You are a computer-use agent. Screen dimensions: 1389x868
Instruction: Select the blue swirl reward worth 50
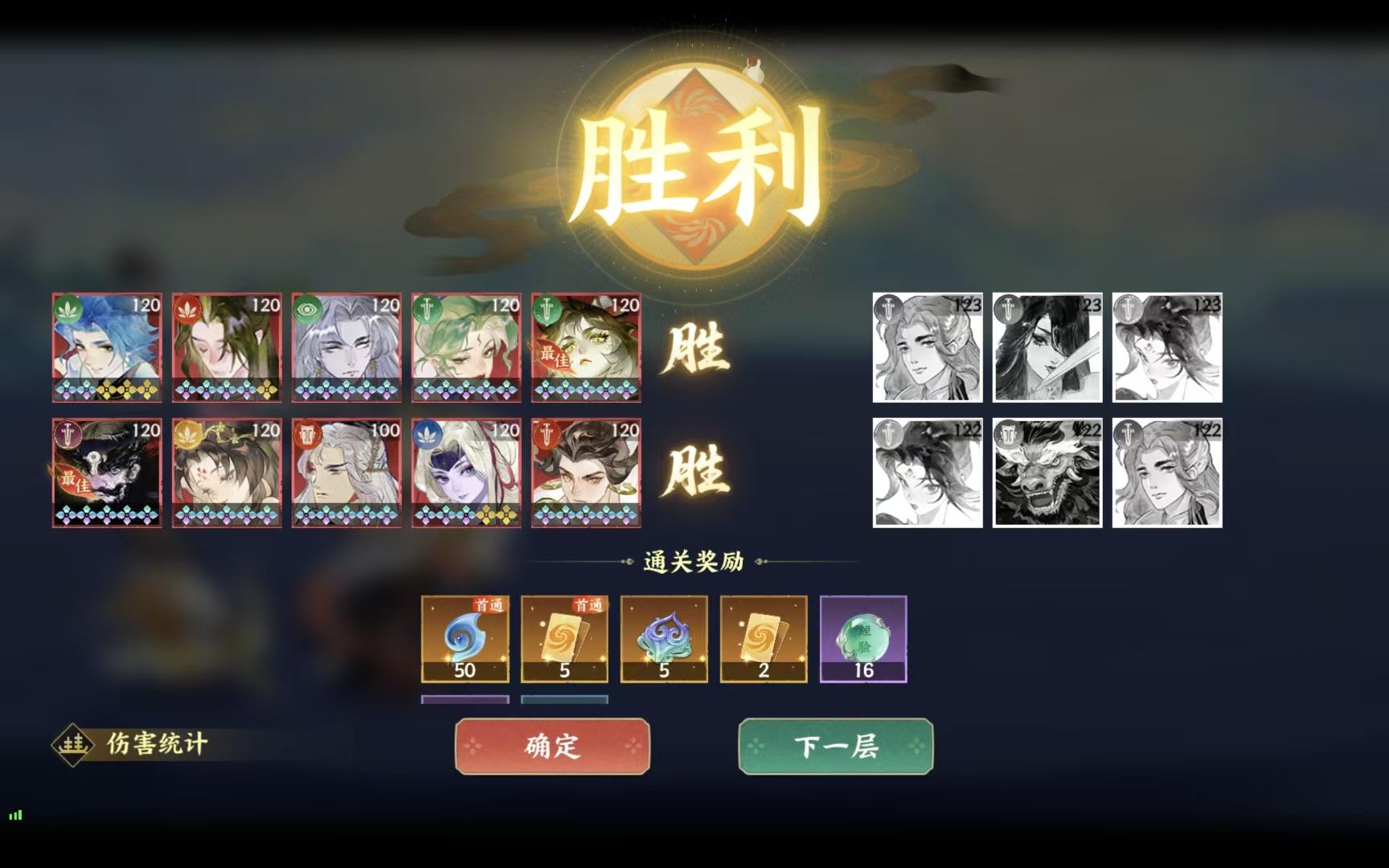tap(465, 639)
